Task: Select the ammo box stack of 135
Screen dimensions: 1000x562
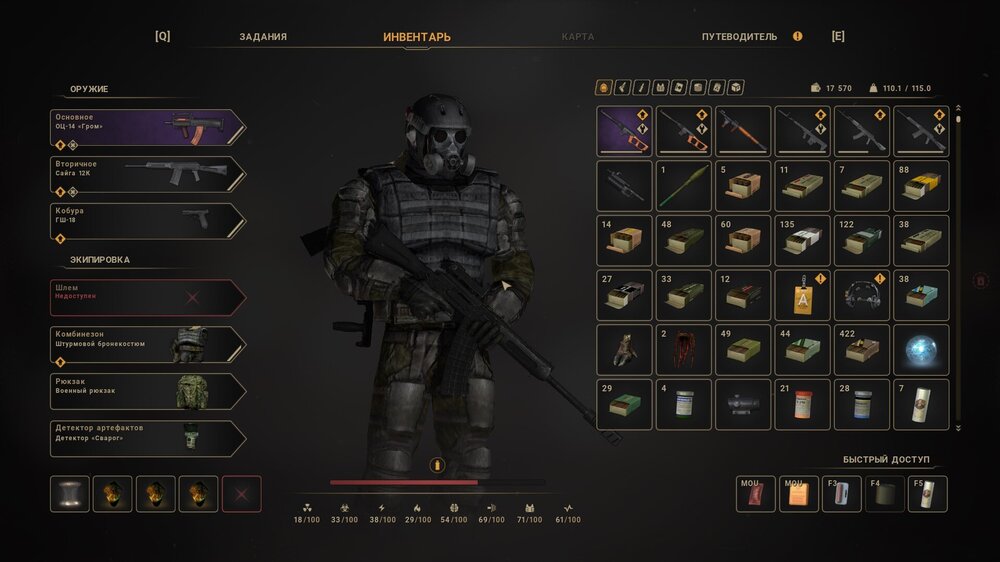Action: point(802,240)
